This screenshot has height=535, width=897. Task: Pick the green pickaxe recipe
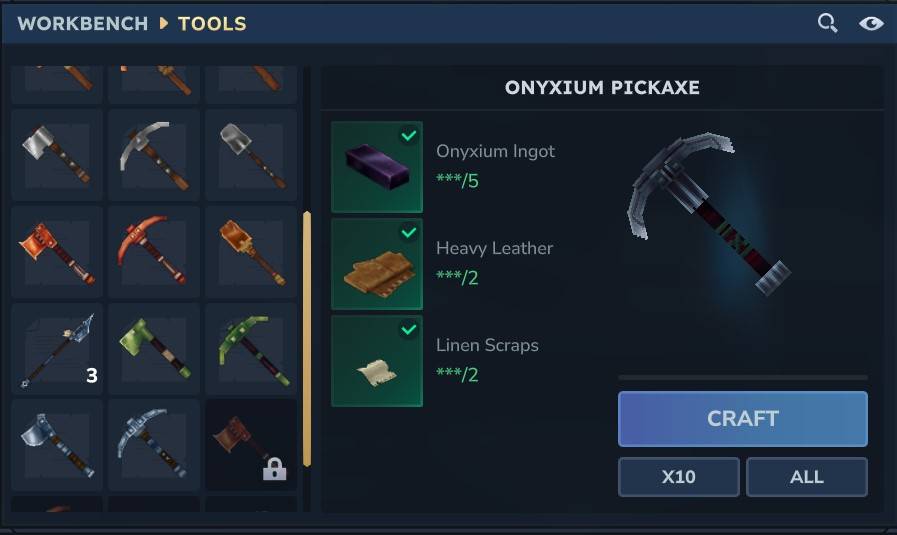[x=251, y=348]
